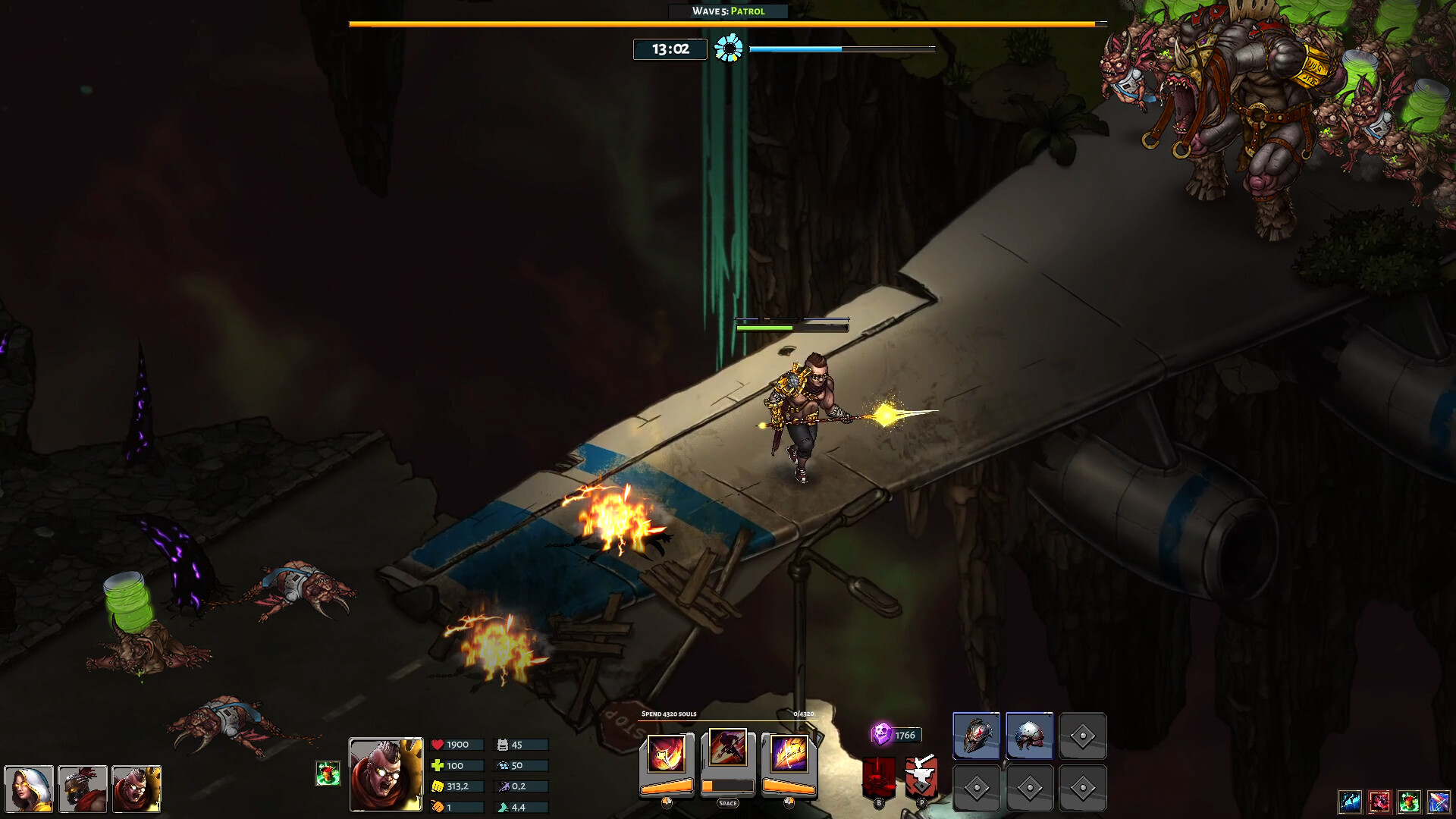Click the large active hero portrait
The image size is (1456, 819).
386,774
